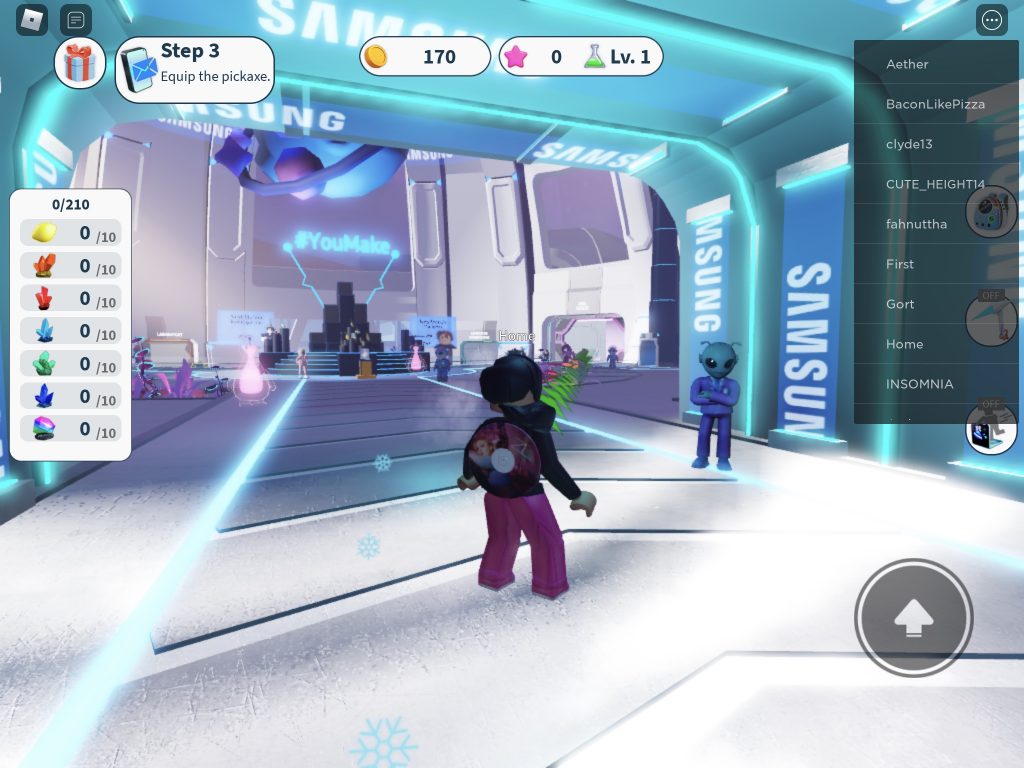The width and height of the screenshot is (1024, 768).
Task: Open the Roblox main menu
Action: pos(32,19)
